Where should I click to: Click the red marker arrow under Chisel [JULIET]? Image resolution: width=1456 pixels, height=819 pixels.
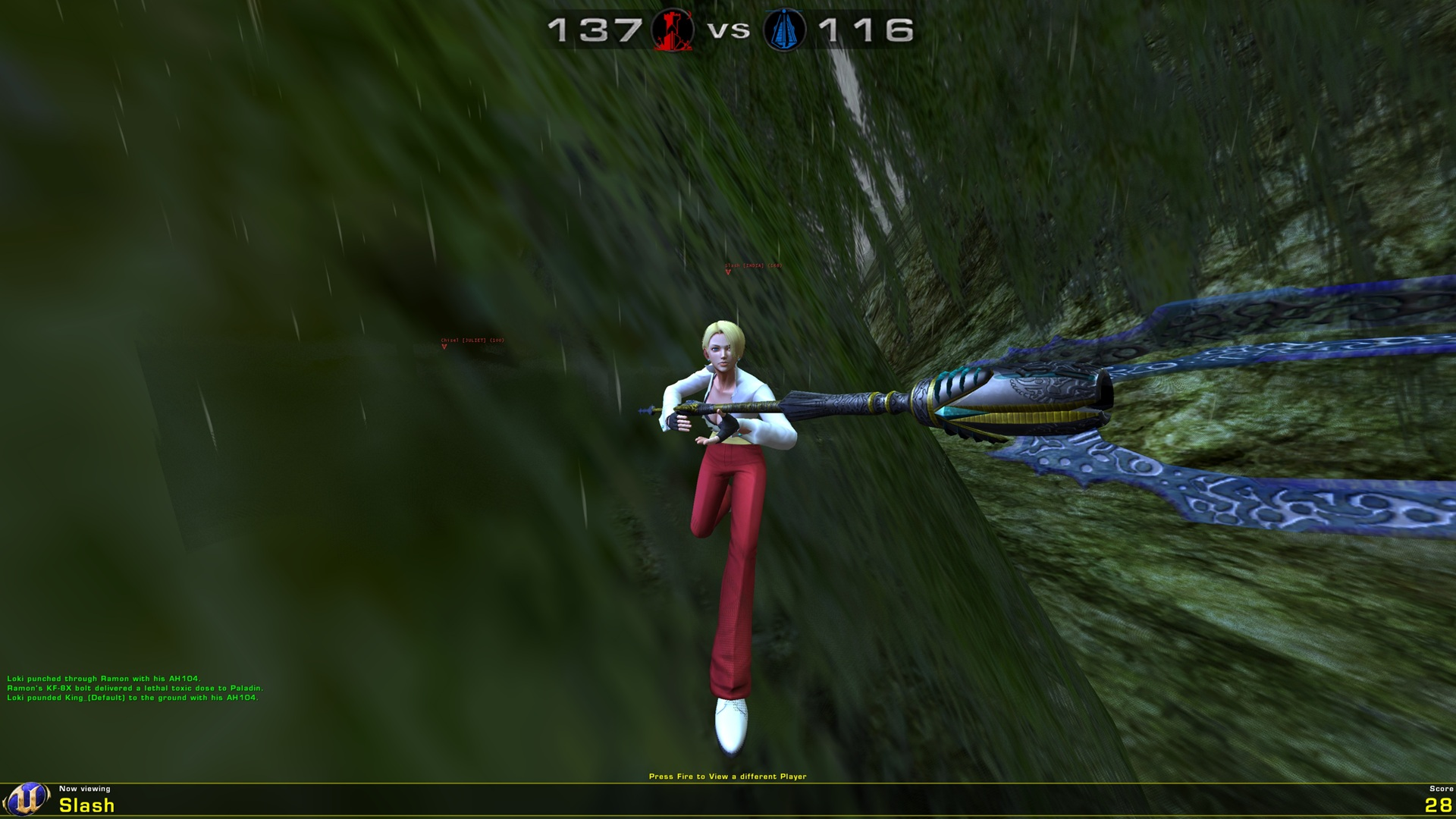[x=444, y=347]
